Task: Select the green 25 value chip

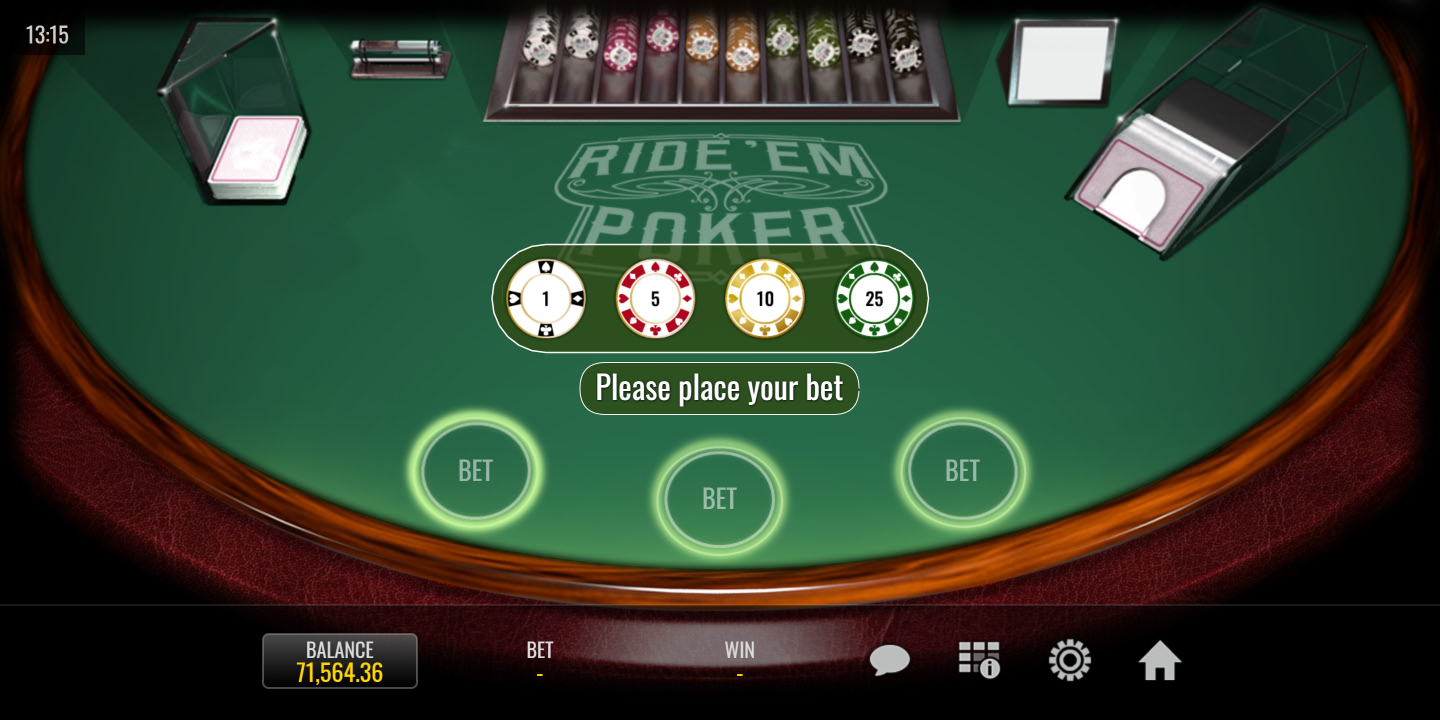Action: coord(874,299)
